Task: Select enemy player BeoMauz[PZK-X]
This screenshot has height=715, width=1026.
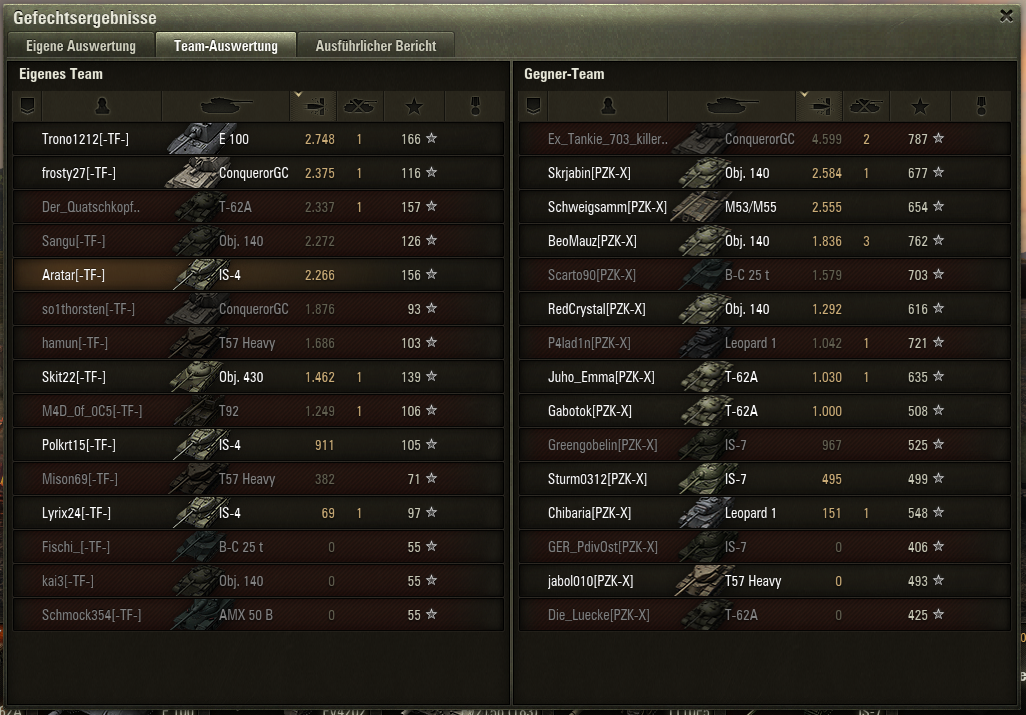Action: point(592,241)
